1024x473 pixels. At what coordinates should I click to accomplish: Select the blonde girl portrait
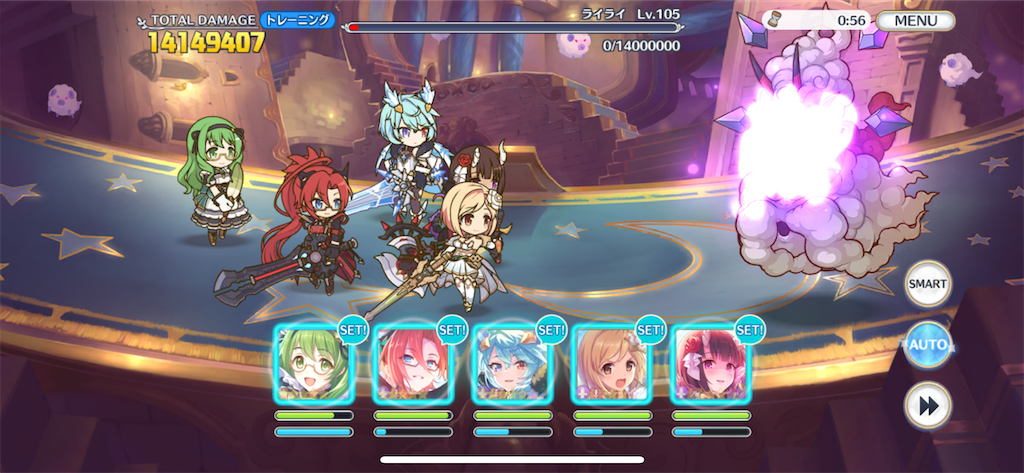tap(611, 365)
